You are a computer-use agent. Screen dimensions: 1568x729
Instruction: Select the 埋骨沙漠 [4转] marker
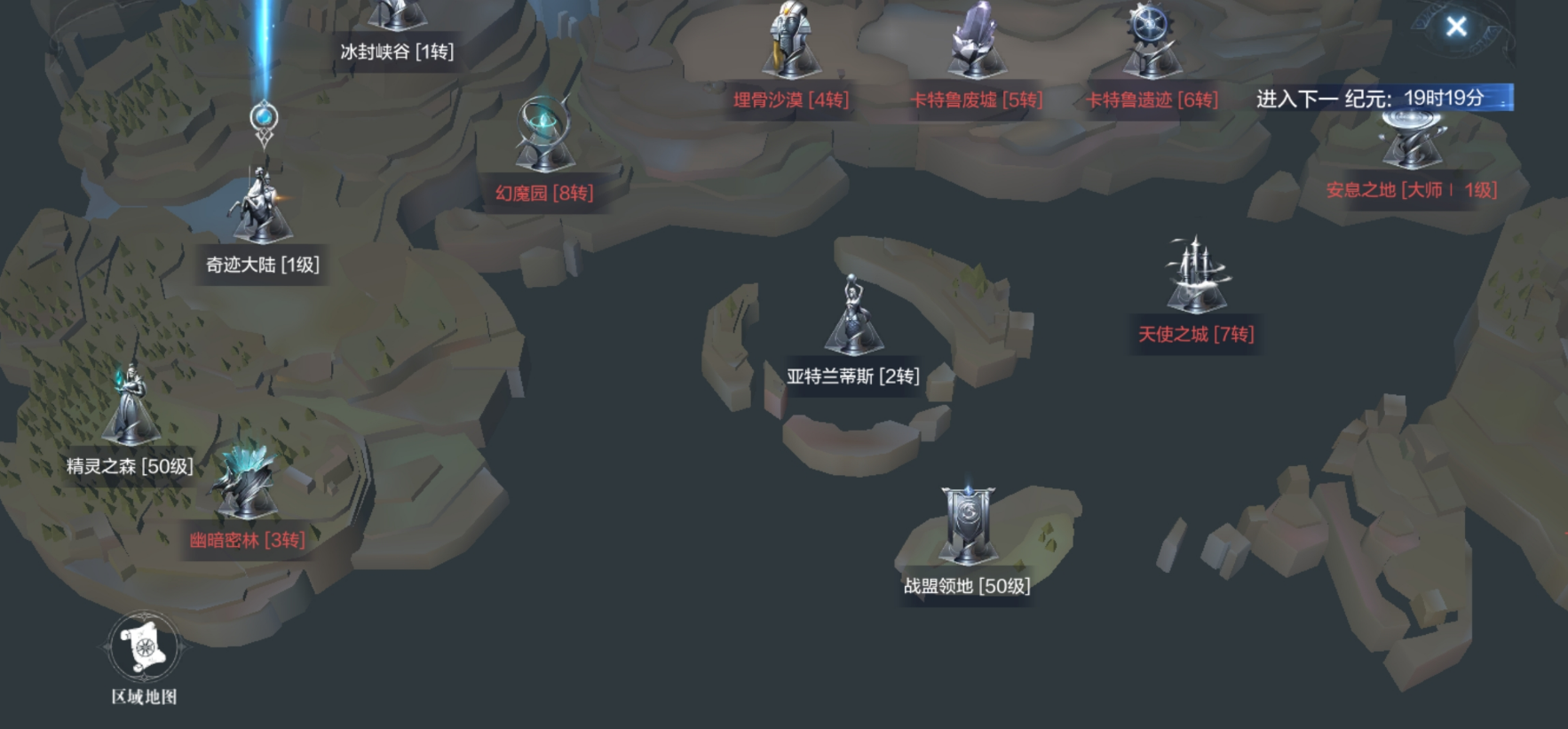(790, 44)
